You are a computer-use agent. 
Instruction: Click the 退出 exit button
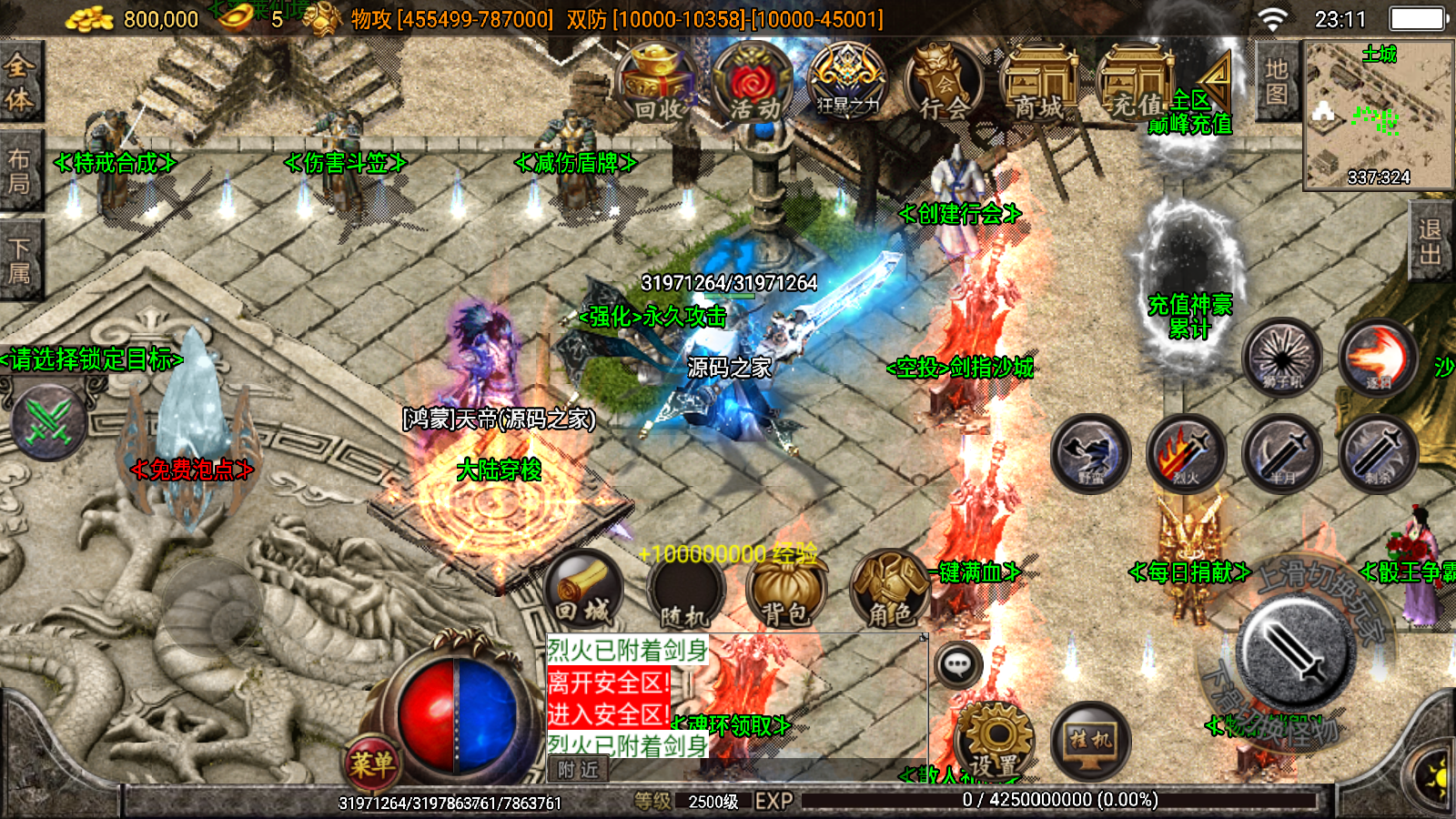1431,241
